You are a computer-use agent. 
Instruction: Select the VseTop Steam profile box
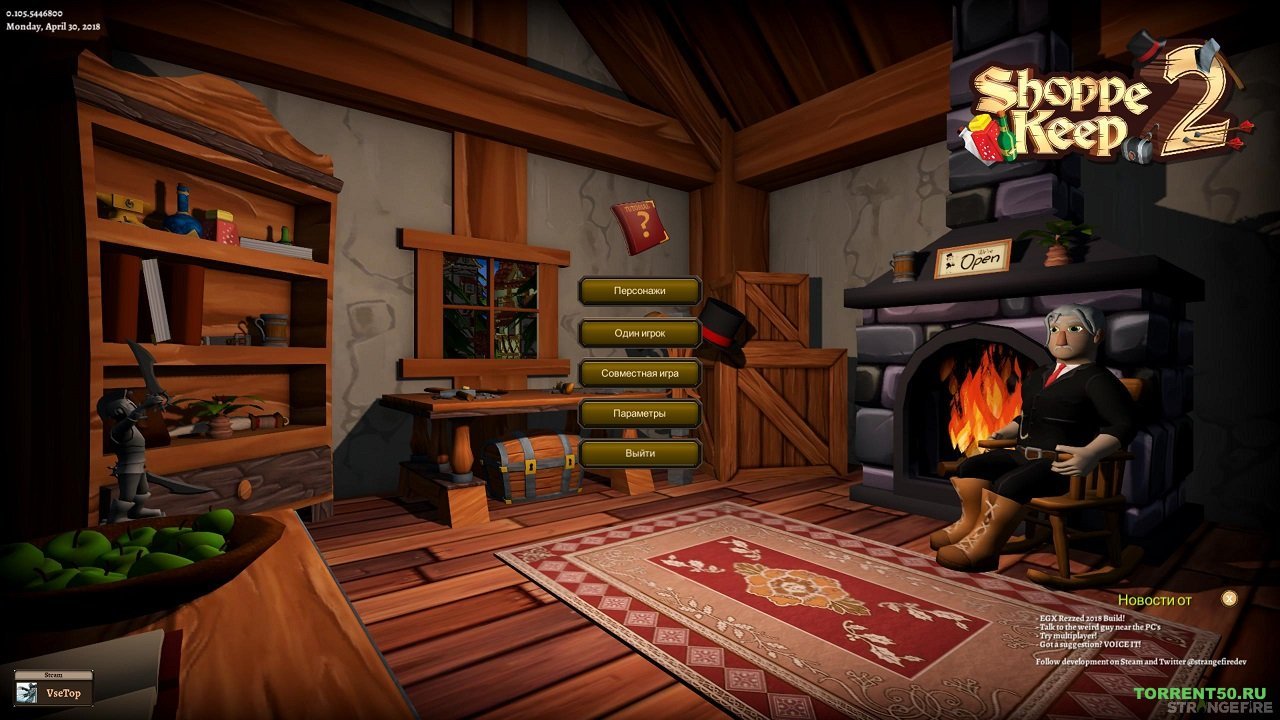pyautogui.click(x=54, y=692)
